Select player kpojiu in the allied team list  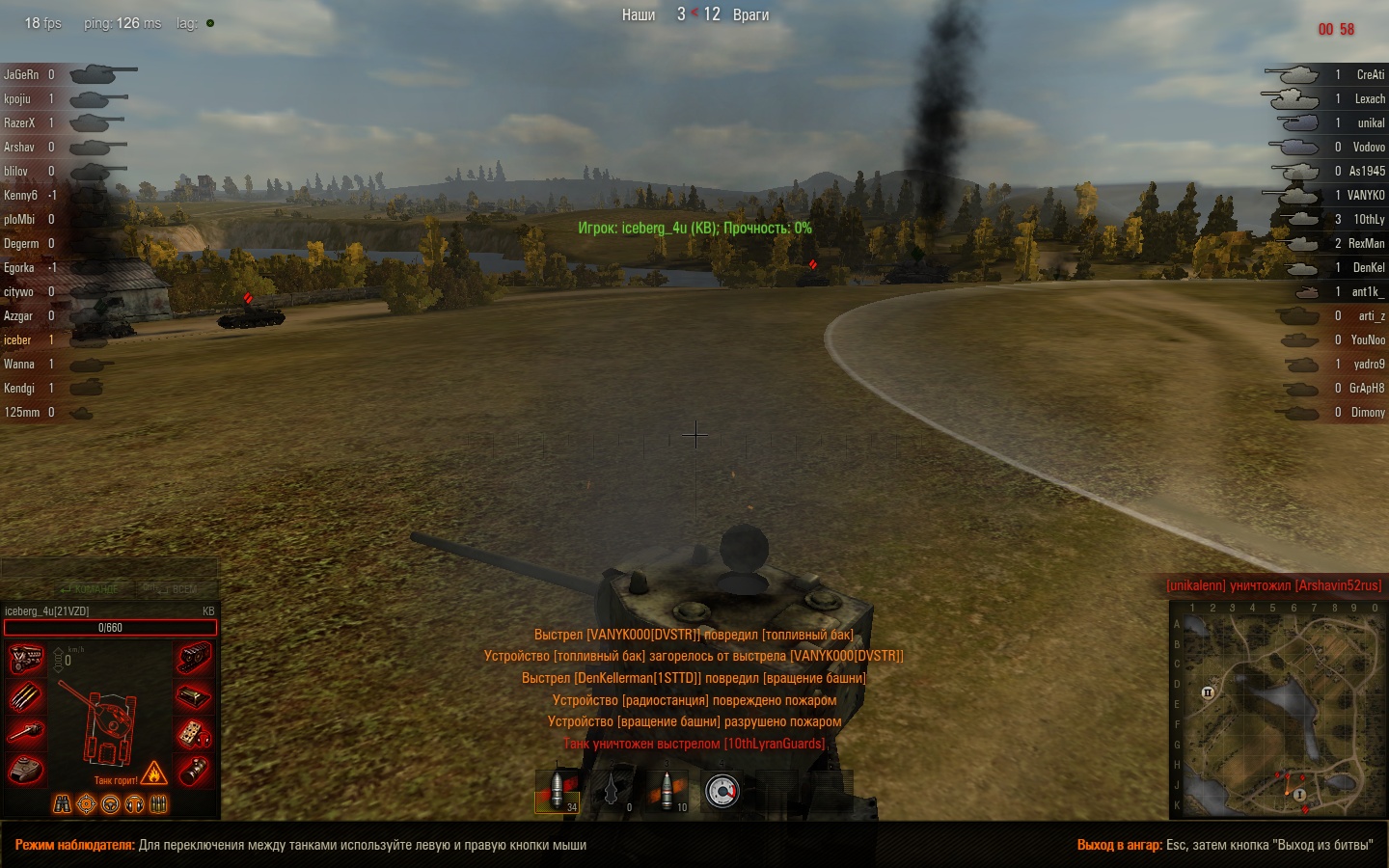17,98
